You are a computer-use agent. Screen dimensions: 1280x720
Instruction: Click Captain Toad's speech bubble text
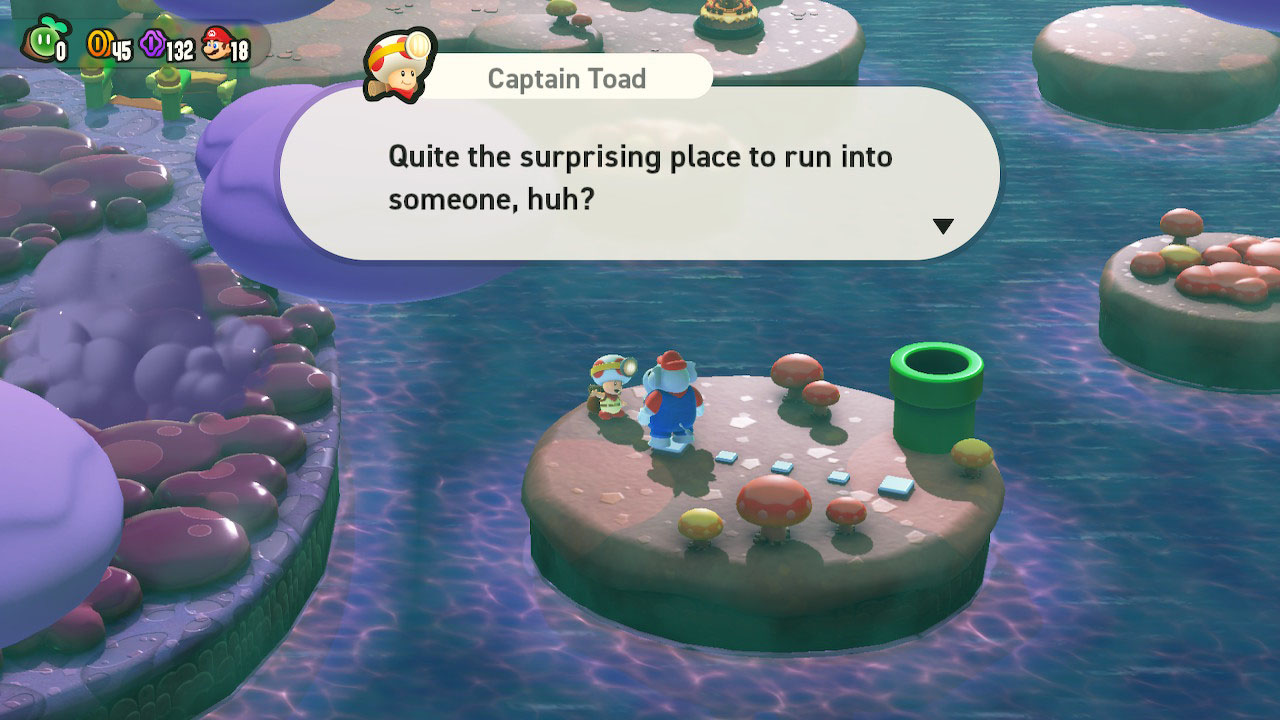pos(639,178)
